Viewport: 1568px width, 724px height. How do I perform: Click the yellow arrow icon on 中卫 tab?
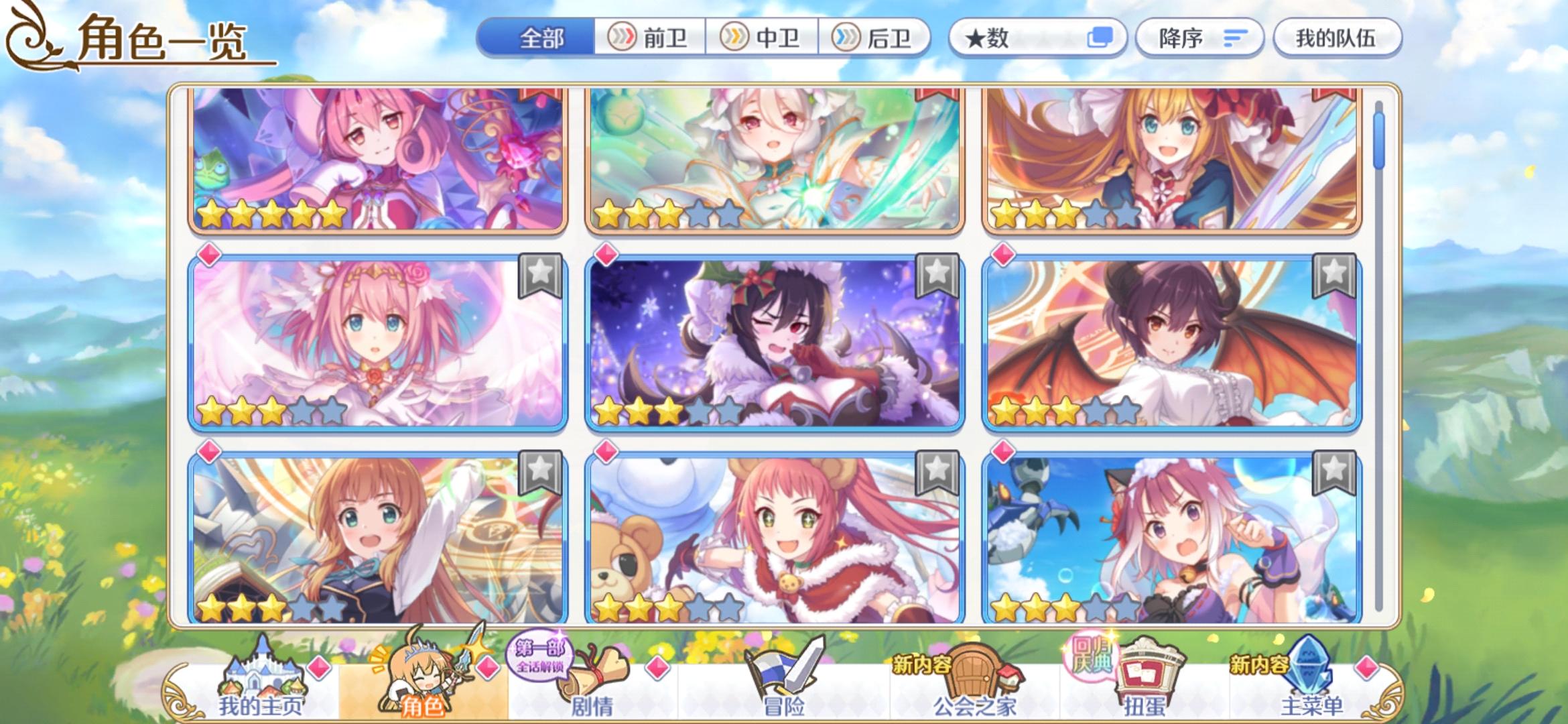click(736, 38)
